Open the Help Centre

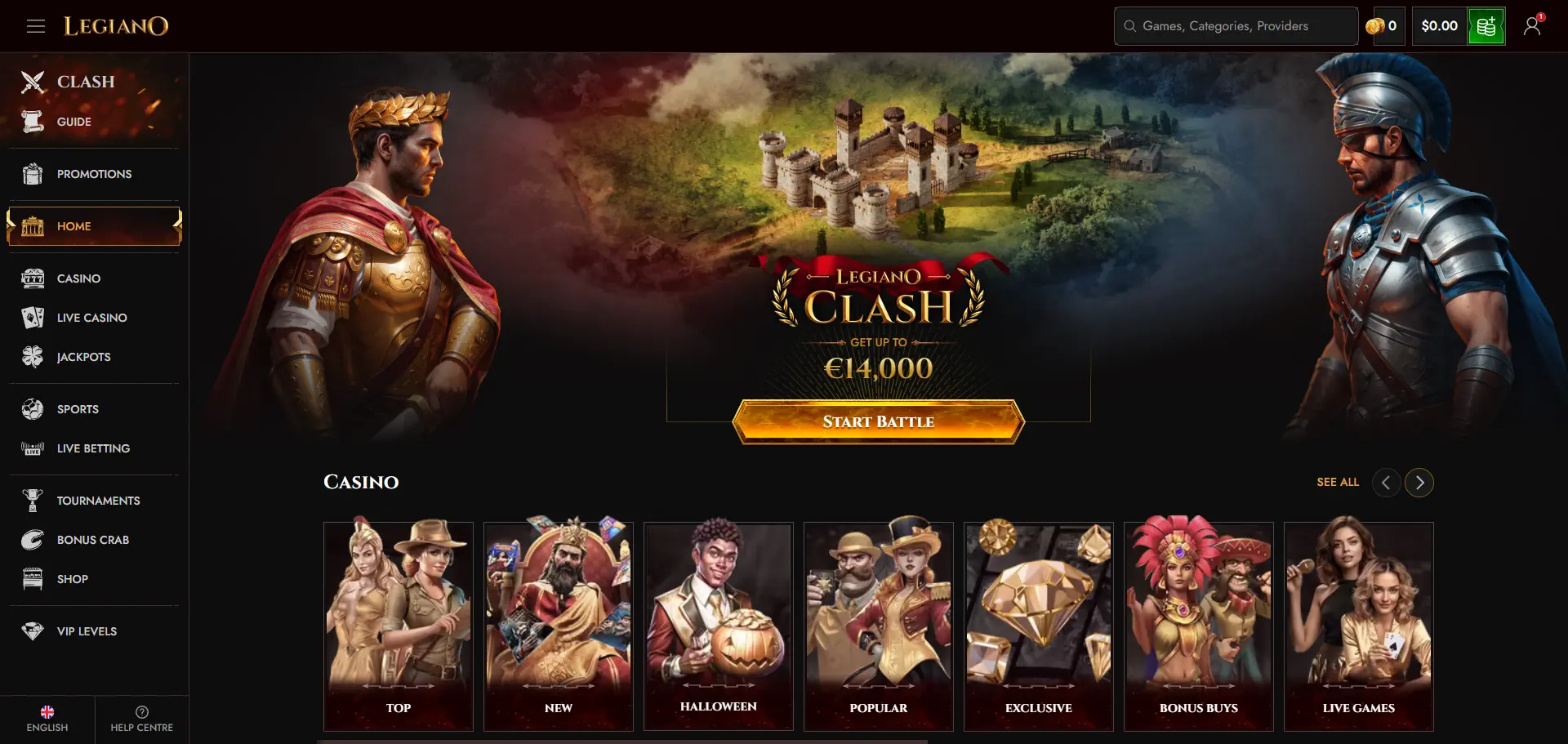click(141, 719)
